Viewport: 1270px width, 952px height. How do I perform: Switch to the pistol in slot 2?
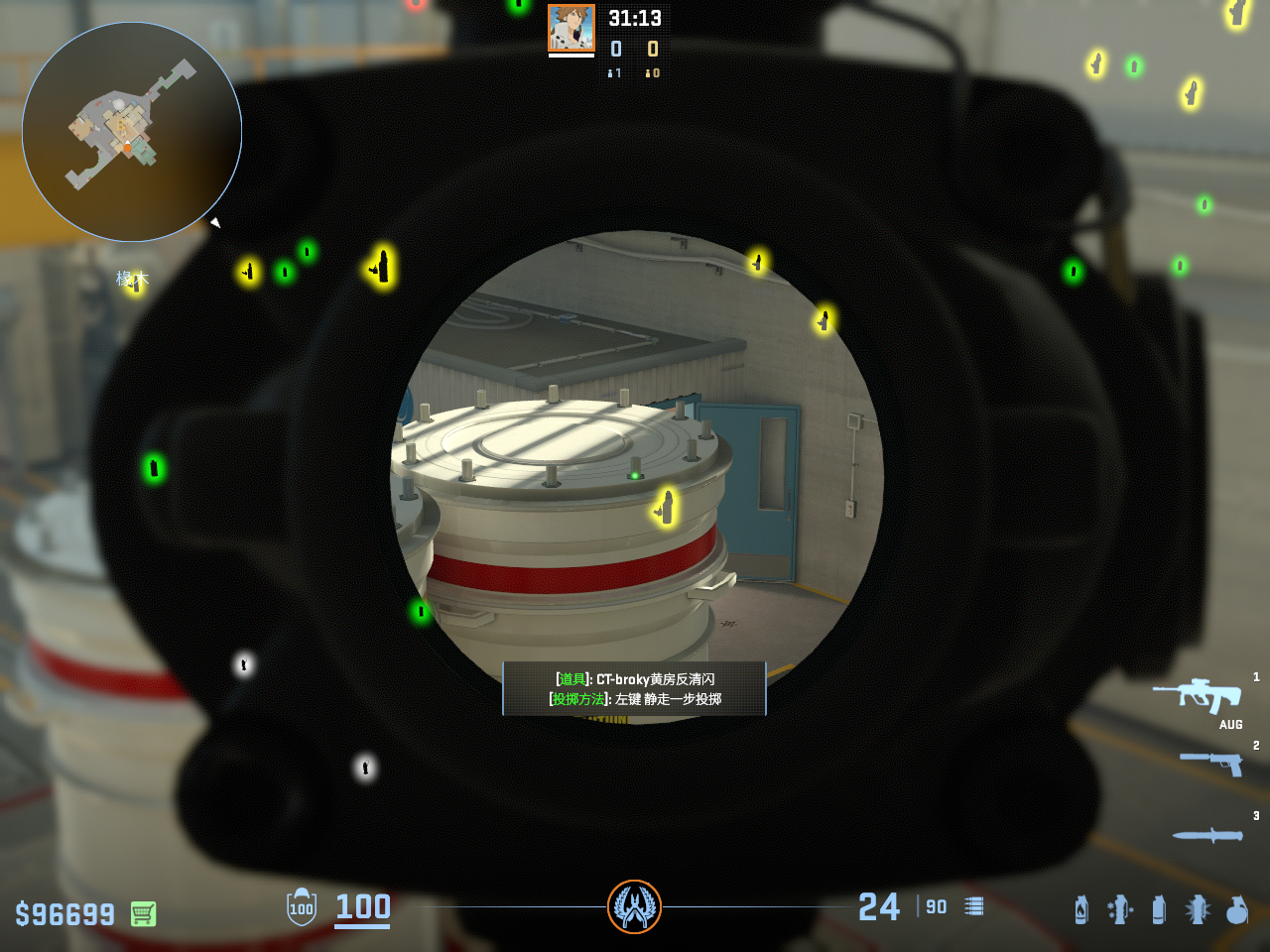(x=1211, y=763)
